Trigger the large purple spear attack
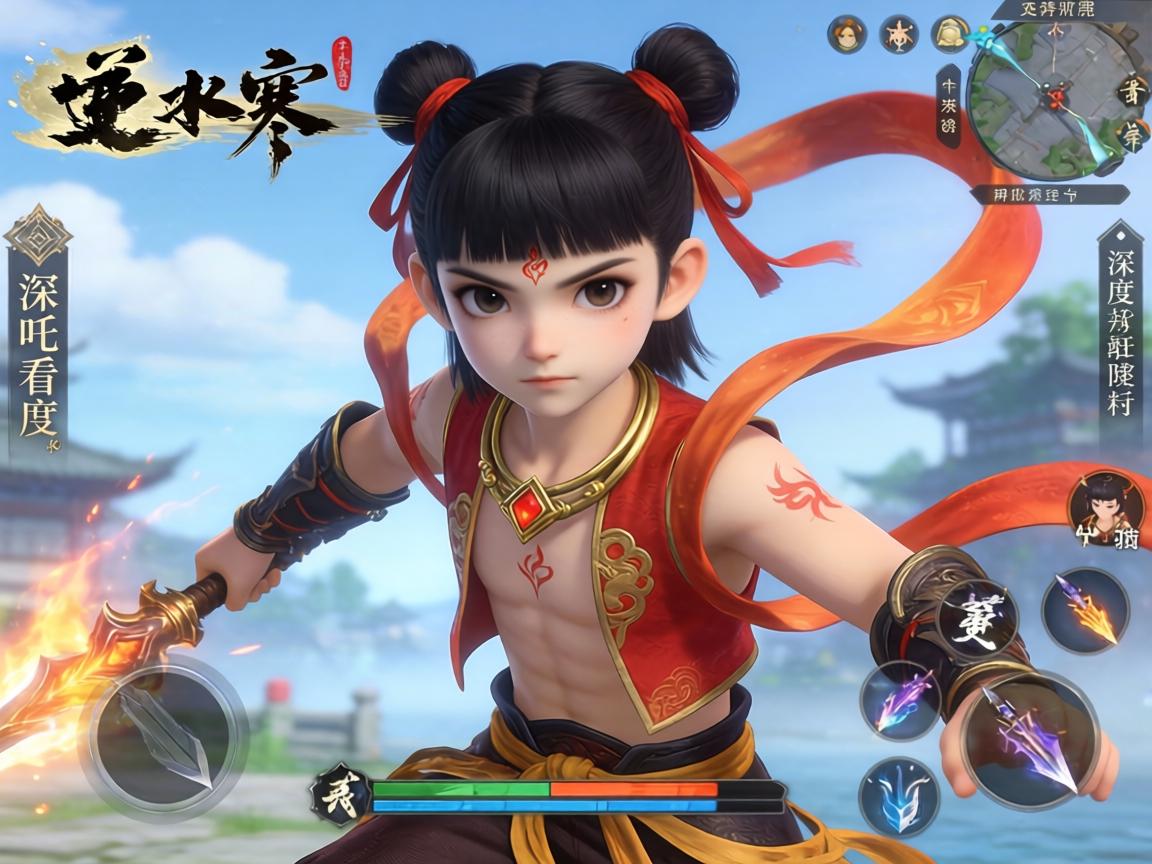The image size is (1152, 864). [x=1030, y=740]
